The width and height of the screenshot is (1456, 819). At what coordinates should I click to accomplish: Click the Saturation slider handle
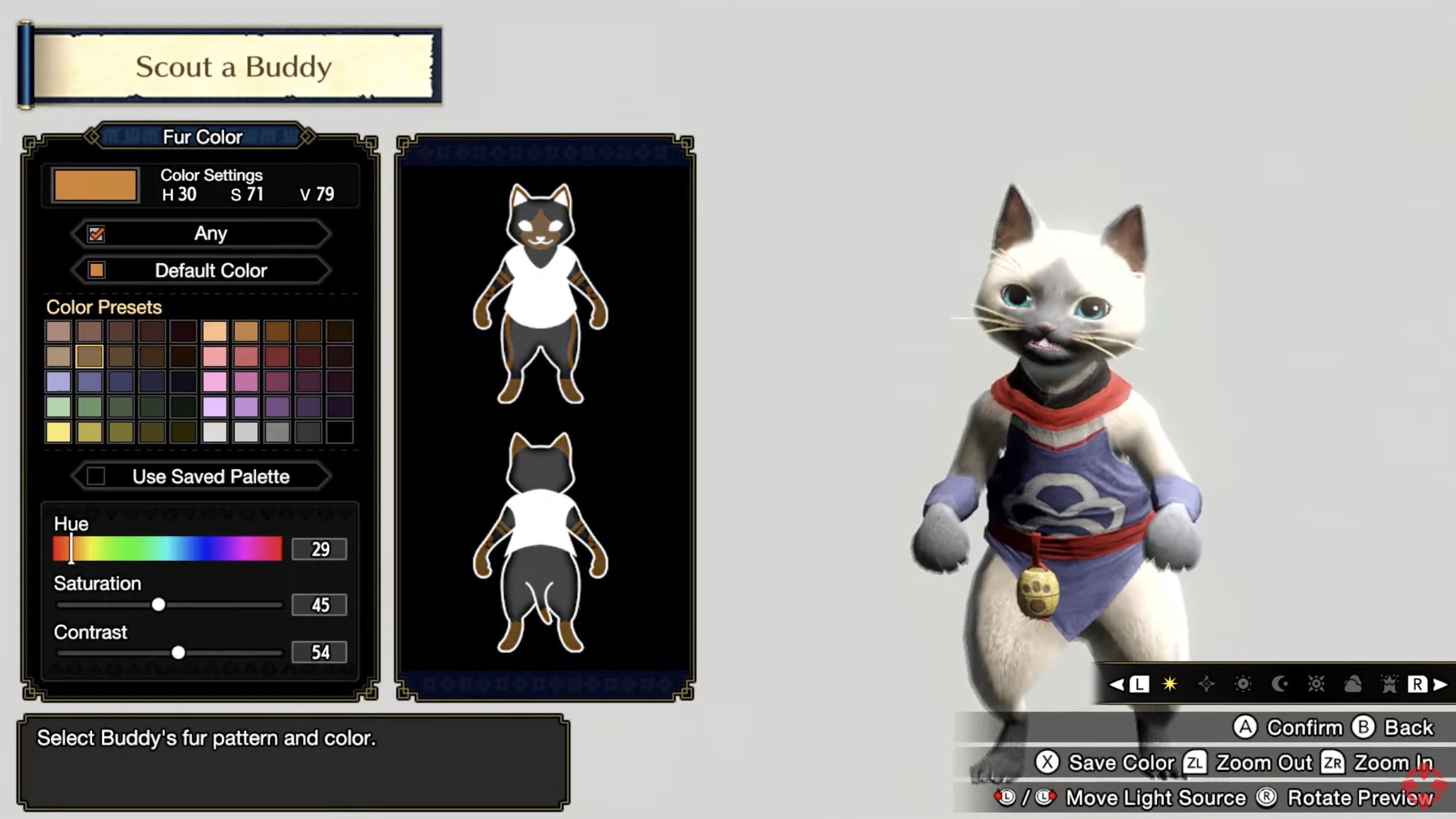point(159,604)
